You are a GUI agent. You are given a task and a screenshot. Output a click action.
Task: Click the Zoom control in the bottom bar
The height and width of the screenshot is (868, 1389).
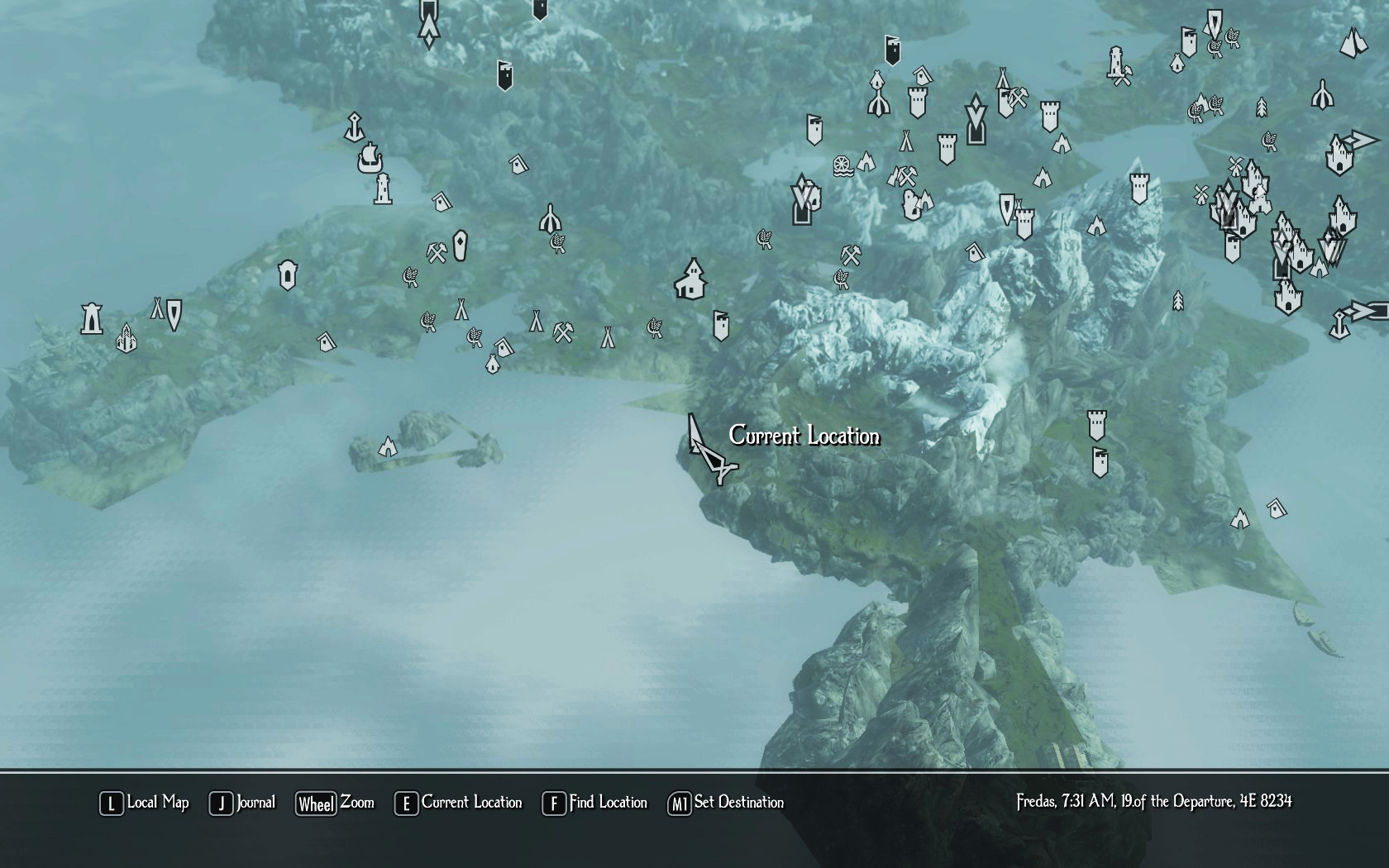[335, 803]
